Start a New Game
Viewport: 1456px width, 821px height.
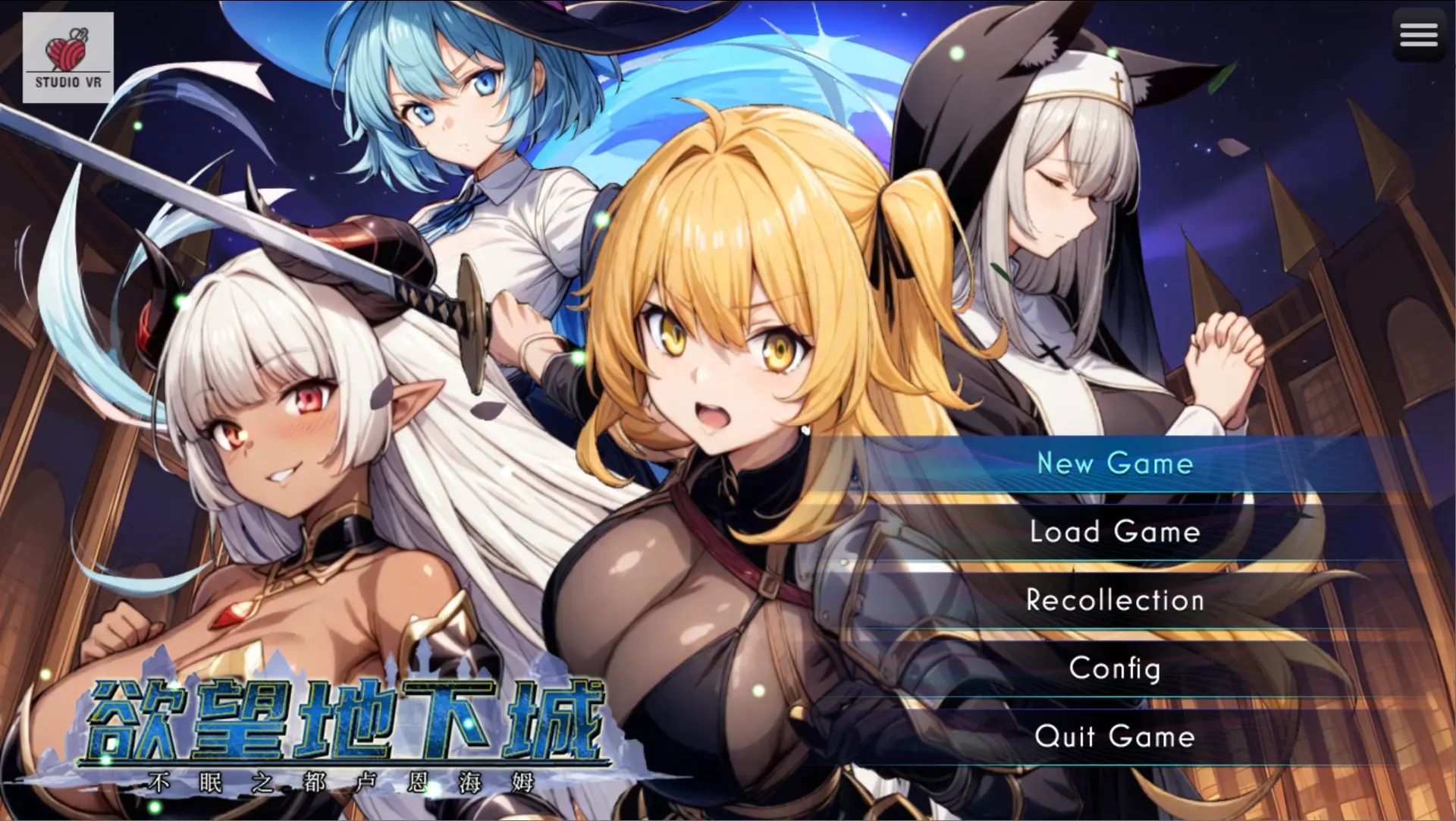pos(1115,464)
